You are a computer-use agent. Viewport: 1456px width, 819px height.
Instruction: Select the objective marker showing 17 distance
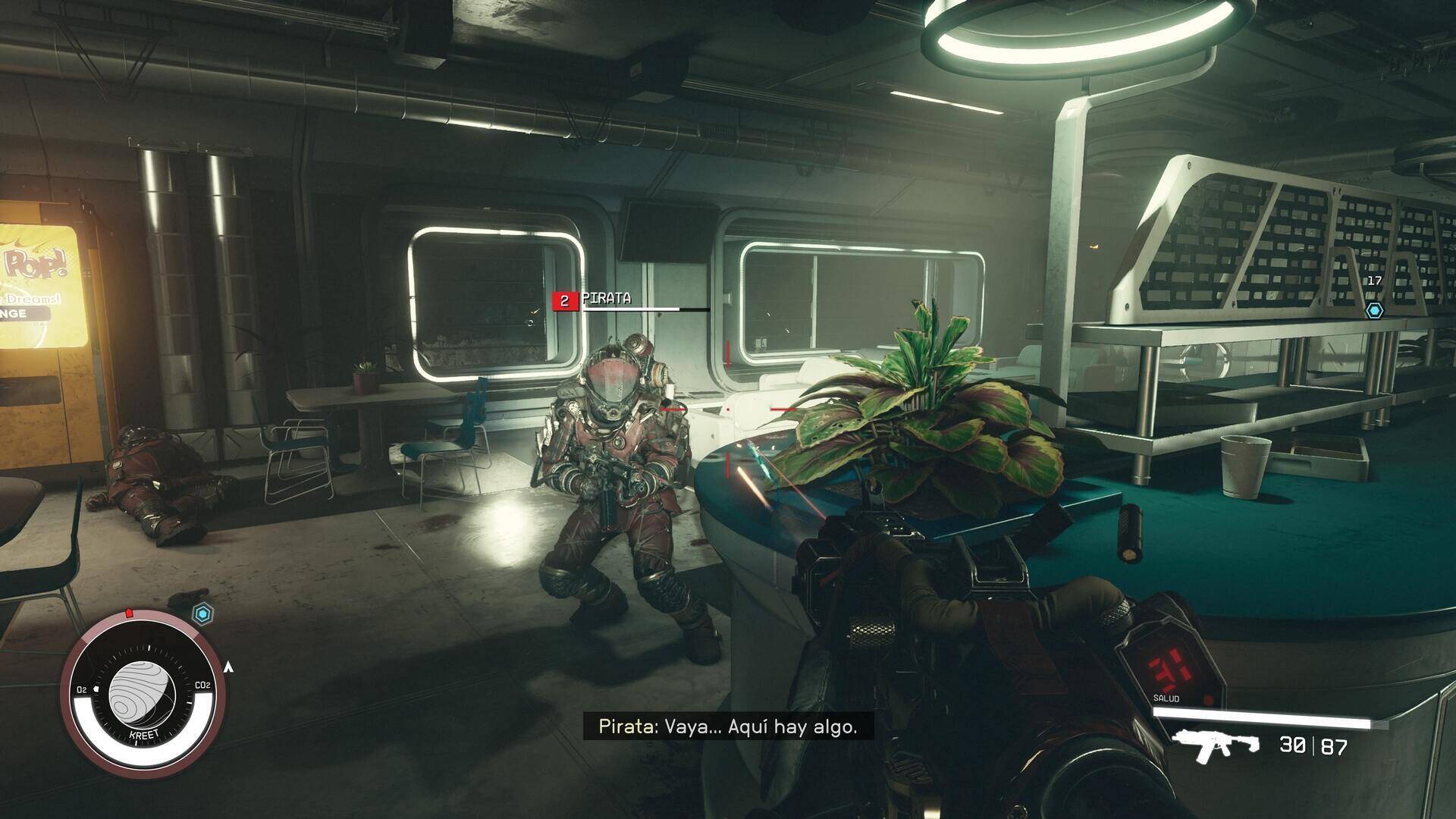[x=1374, y=310]
